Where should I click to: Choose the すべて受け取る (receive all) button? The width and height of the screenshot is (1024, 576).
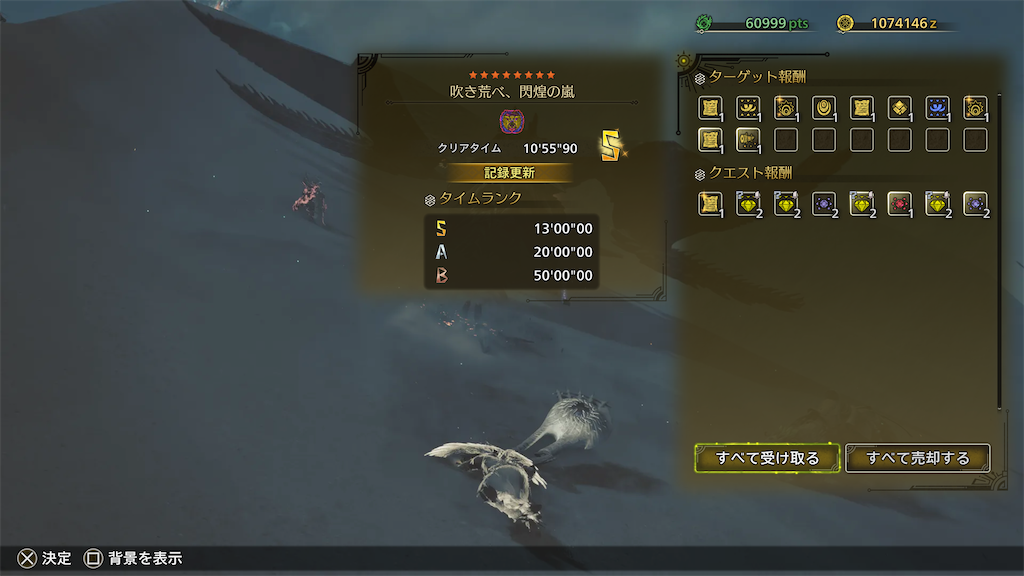(x=767, y=458)
